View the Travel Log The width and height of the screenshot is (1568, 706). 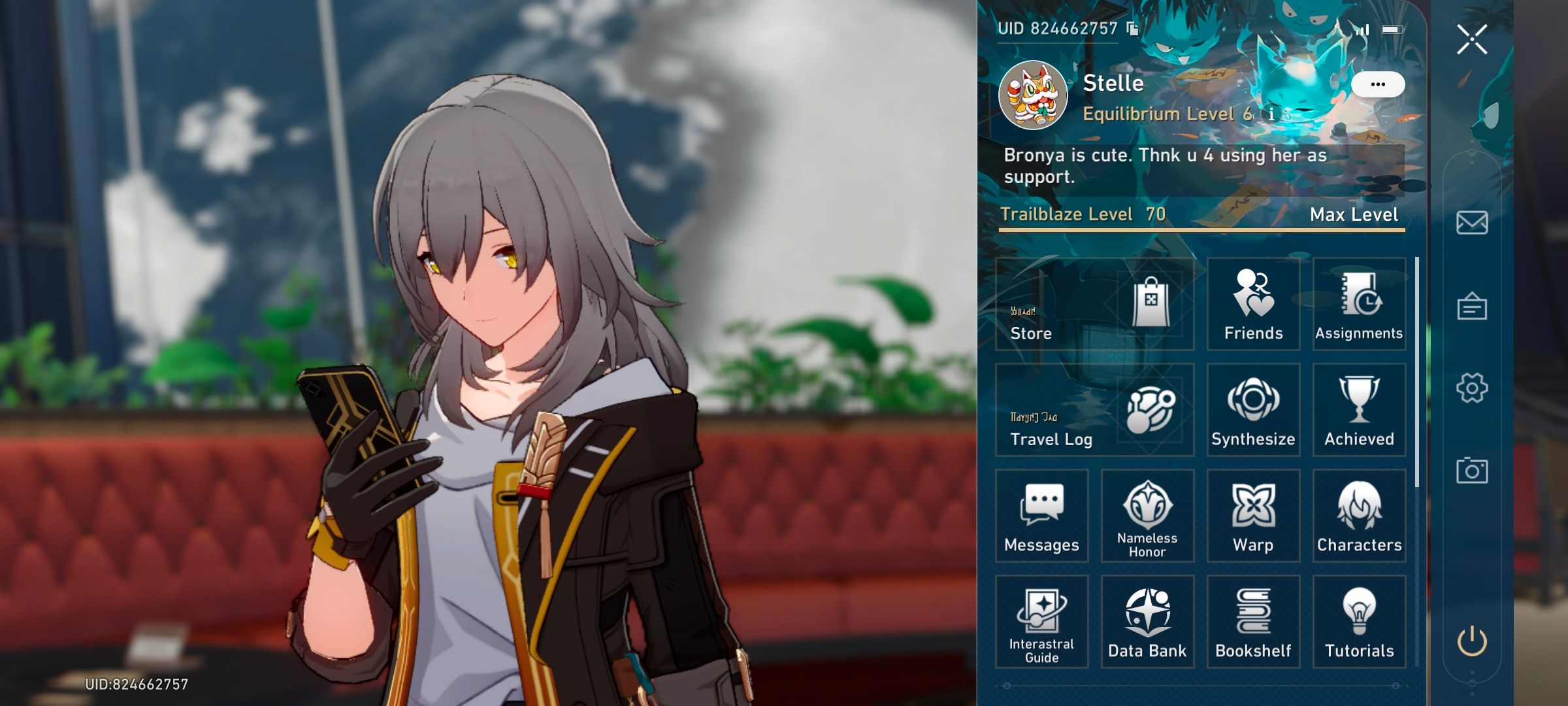click(1094, 410)
